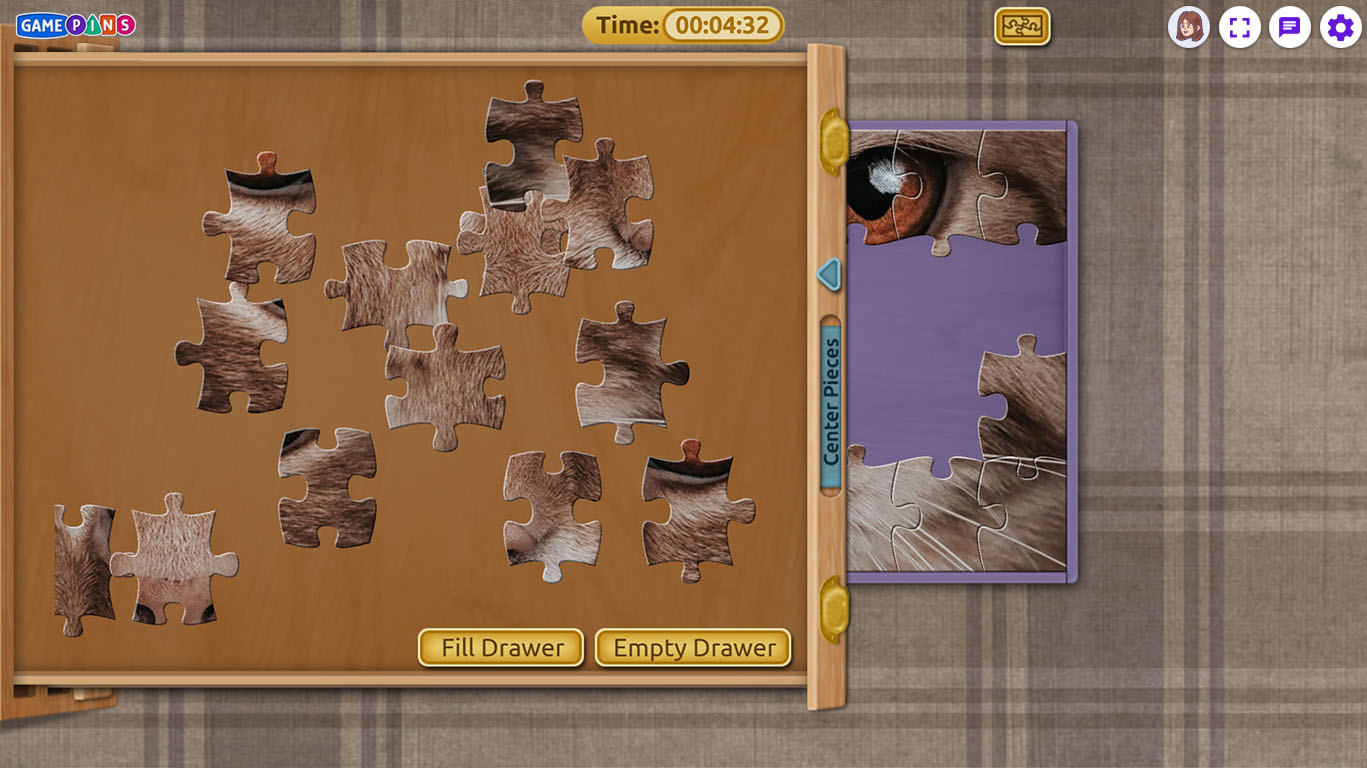1367x768 pixels.
Task: Click the GamePins logo
Action: pyautogui.click(x=76, y=25)
